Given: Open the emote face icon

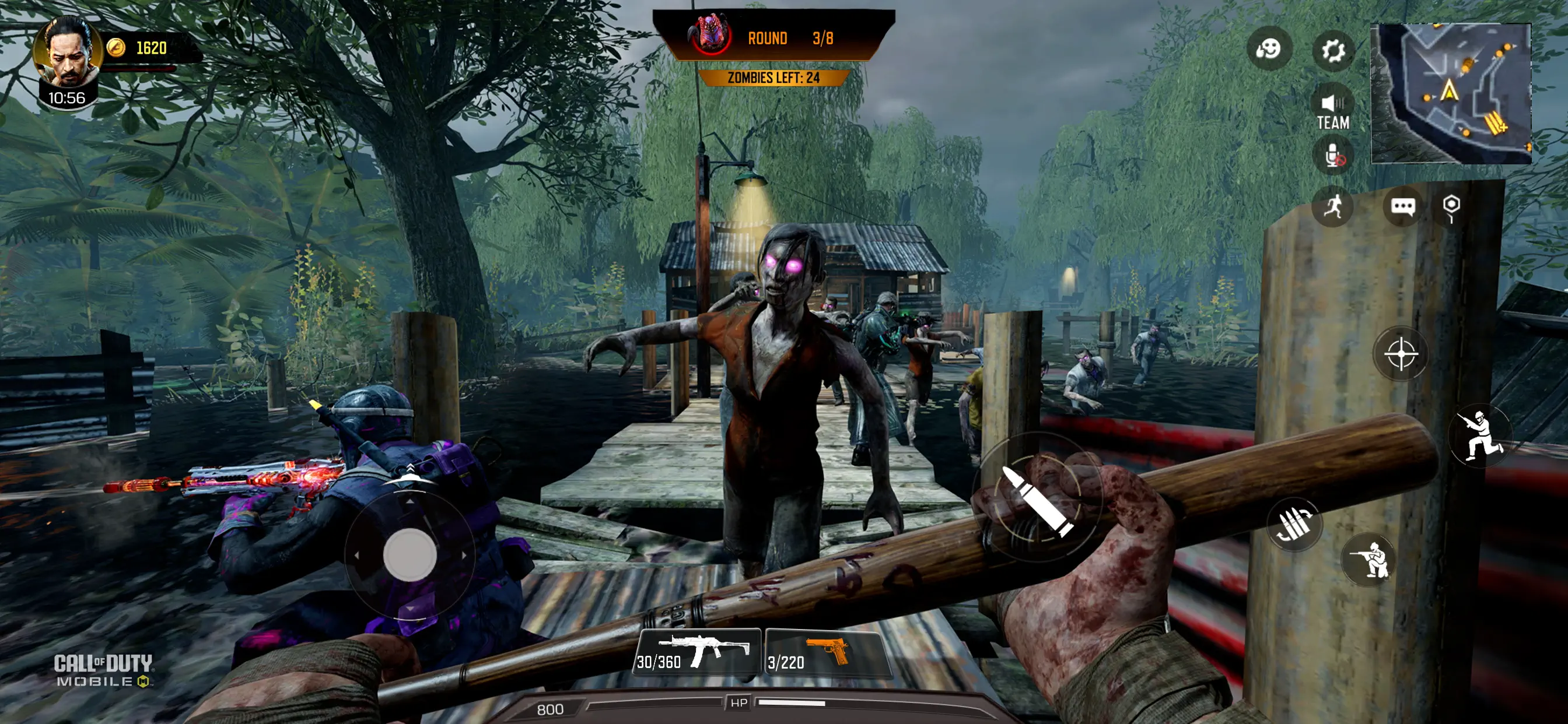Looking at the screenshot, I should 1269,48.
